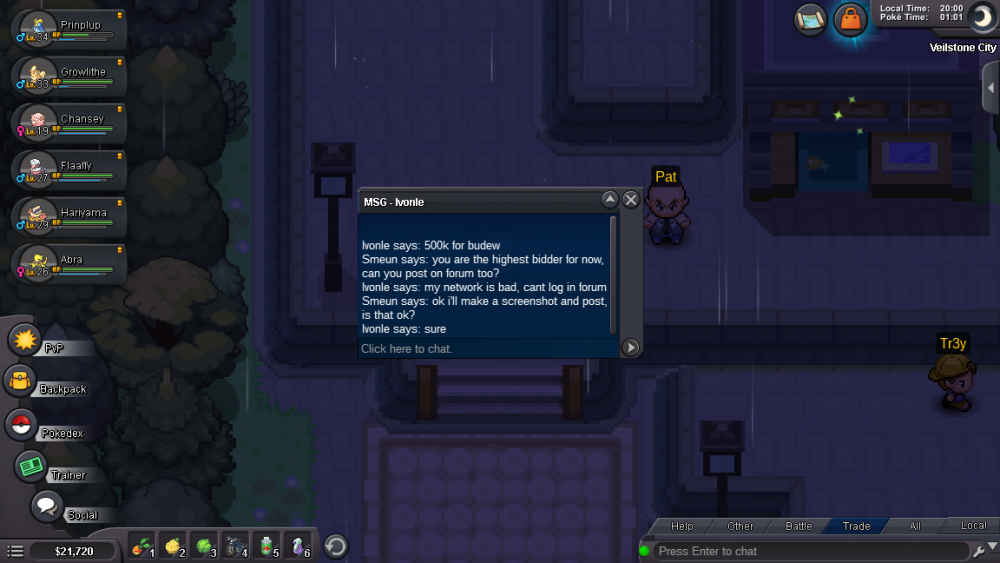Open the Social menu
Image resolution: width=1000 pixels, height=563 pixels.
[48, 507]
